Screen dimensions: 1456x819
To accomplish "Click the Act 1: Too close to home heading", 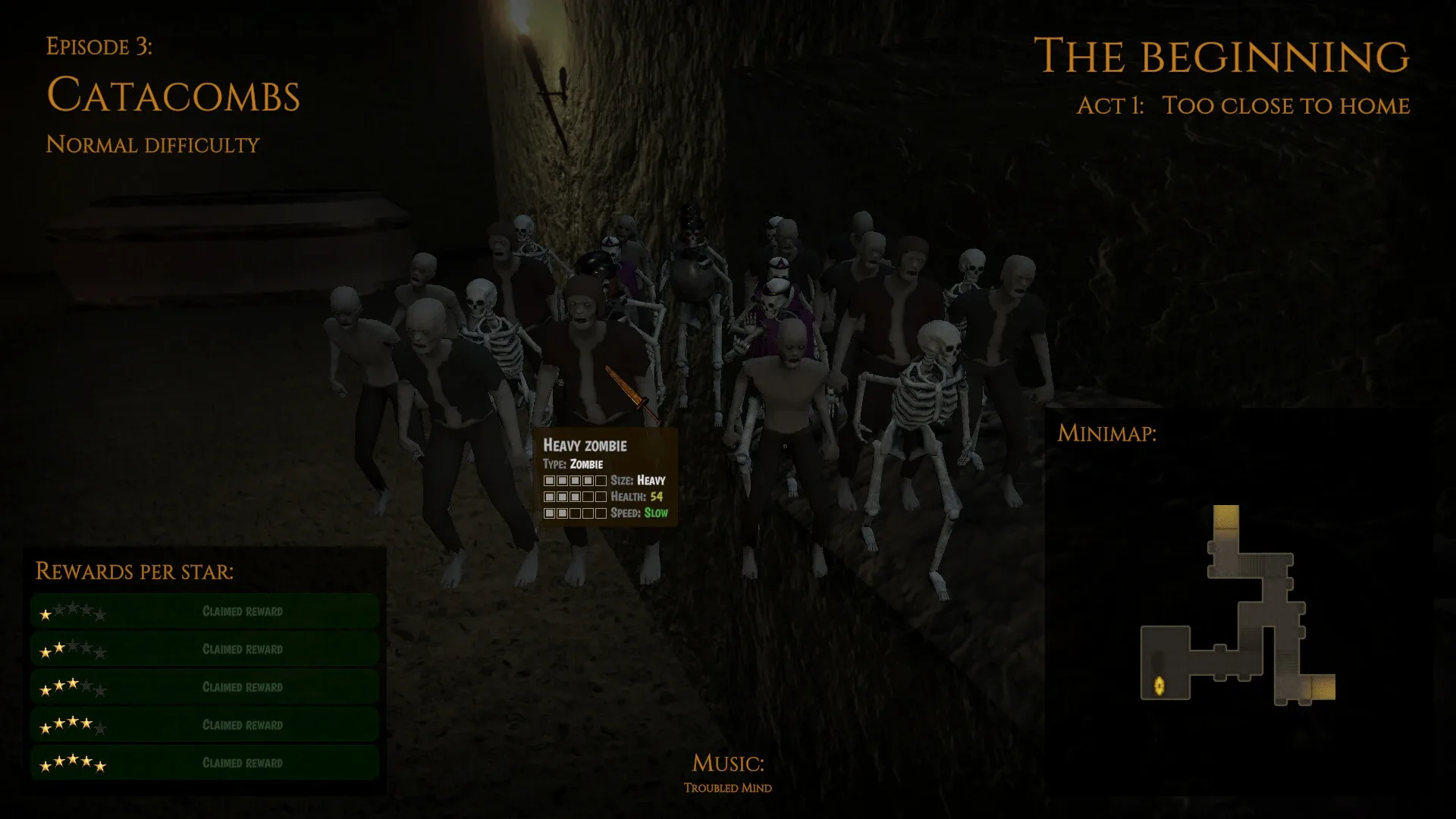I will [1242, 106].
